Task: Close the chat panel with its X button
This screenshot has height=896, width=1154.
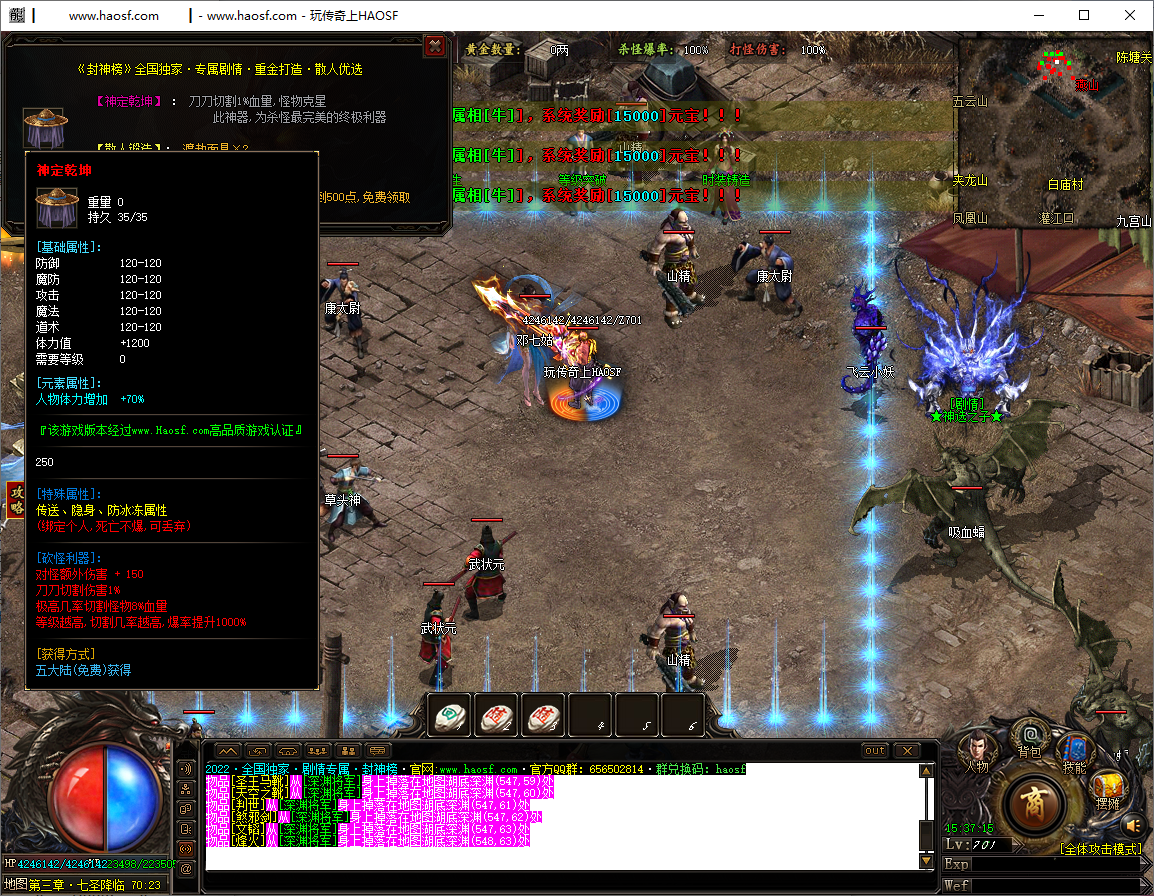Action: tap(906, 751)
